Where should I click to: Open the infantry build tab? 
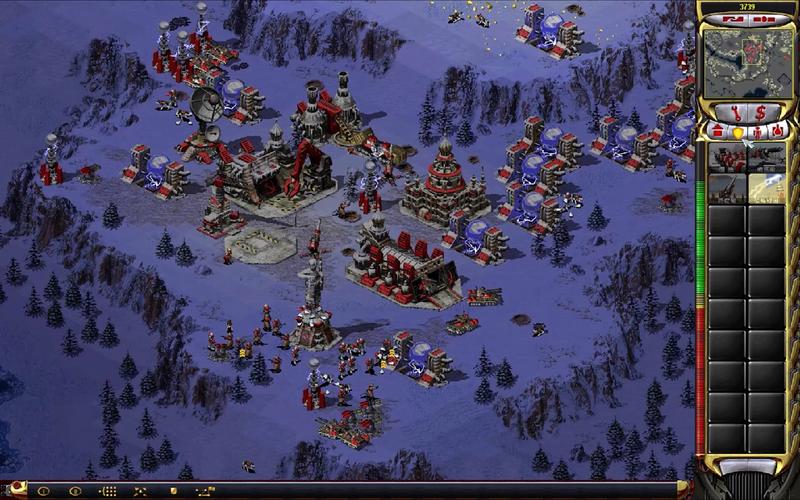point(757,131)
